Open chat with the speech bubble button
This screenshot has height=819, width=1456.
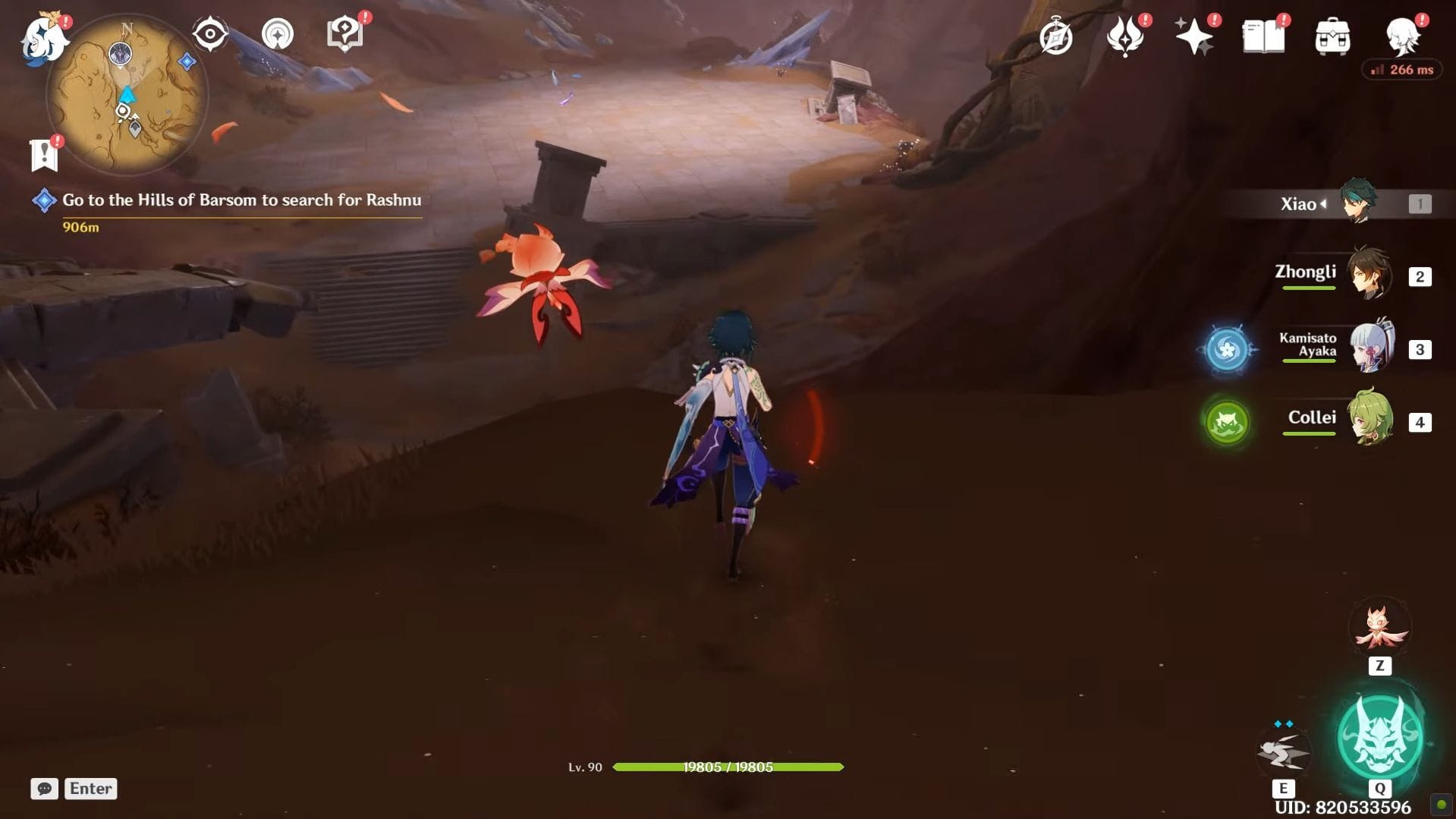(45, 789)
